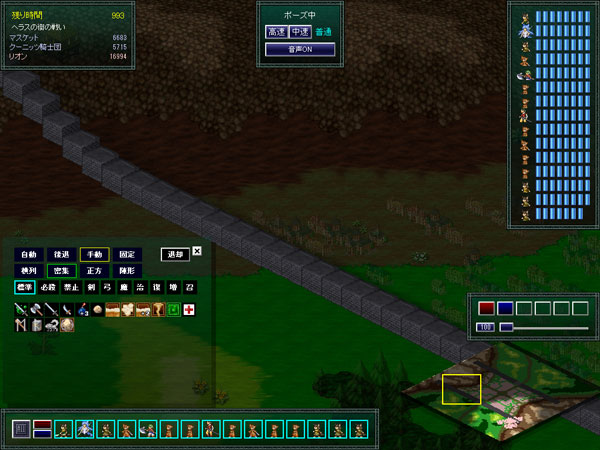Choose the 横列 (line) formation
The height and width of the screenshot is (450, 600).
[29, 271]
